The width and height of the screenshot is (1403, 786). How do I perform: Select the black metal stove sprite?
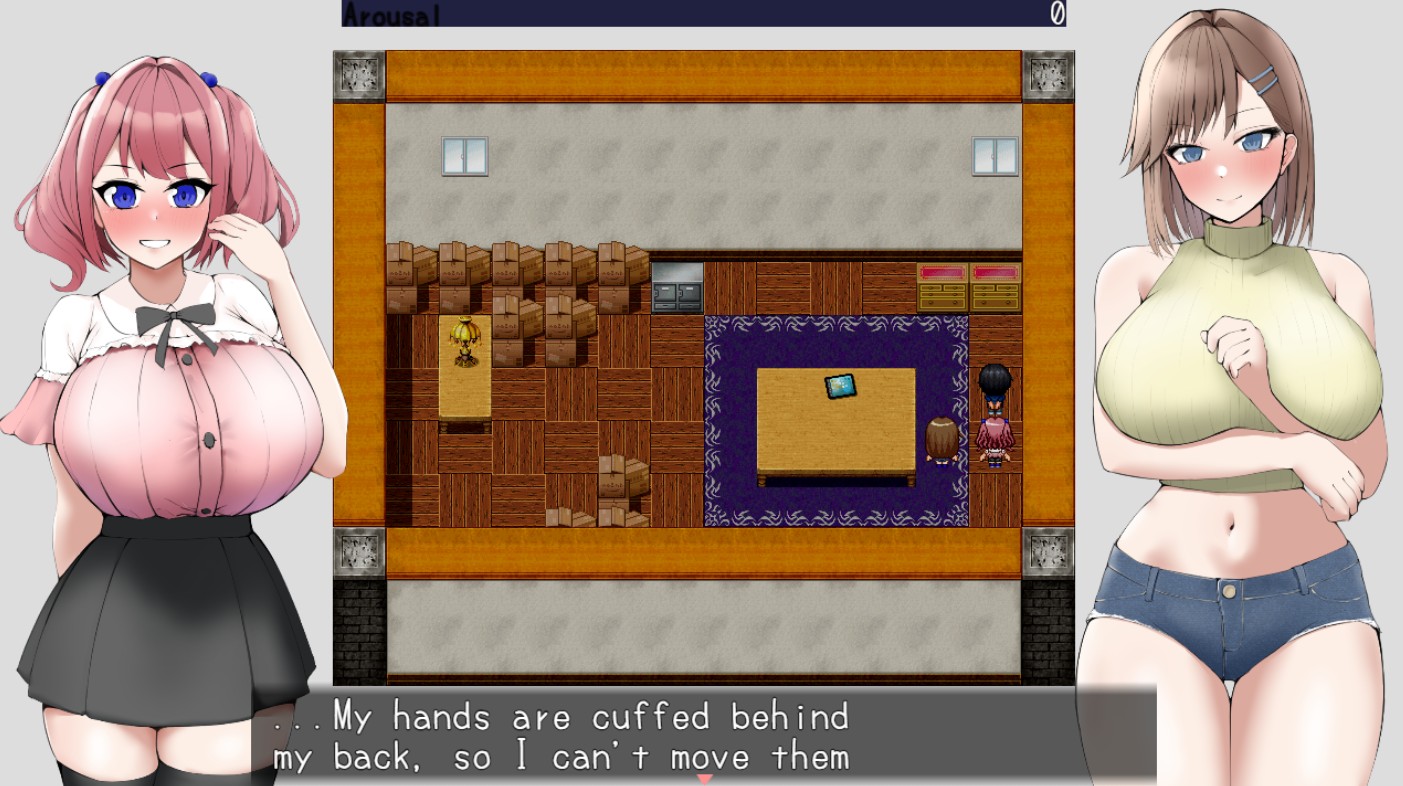click(x=675, y=288)
